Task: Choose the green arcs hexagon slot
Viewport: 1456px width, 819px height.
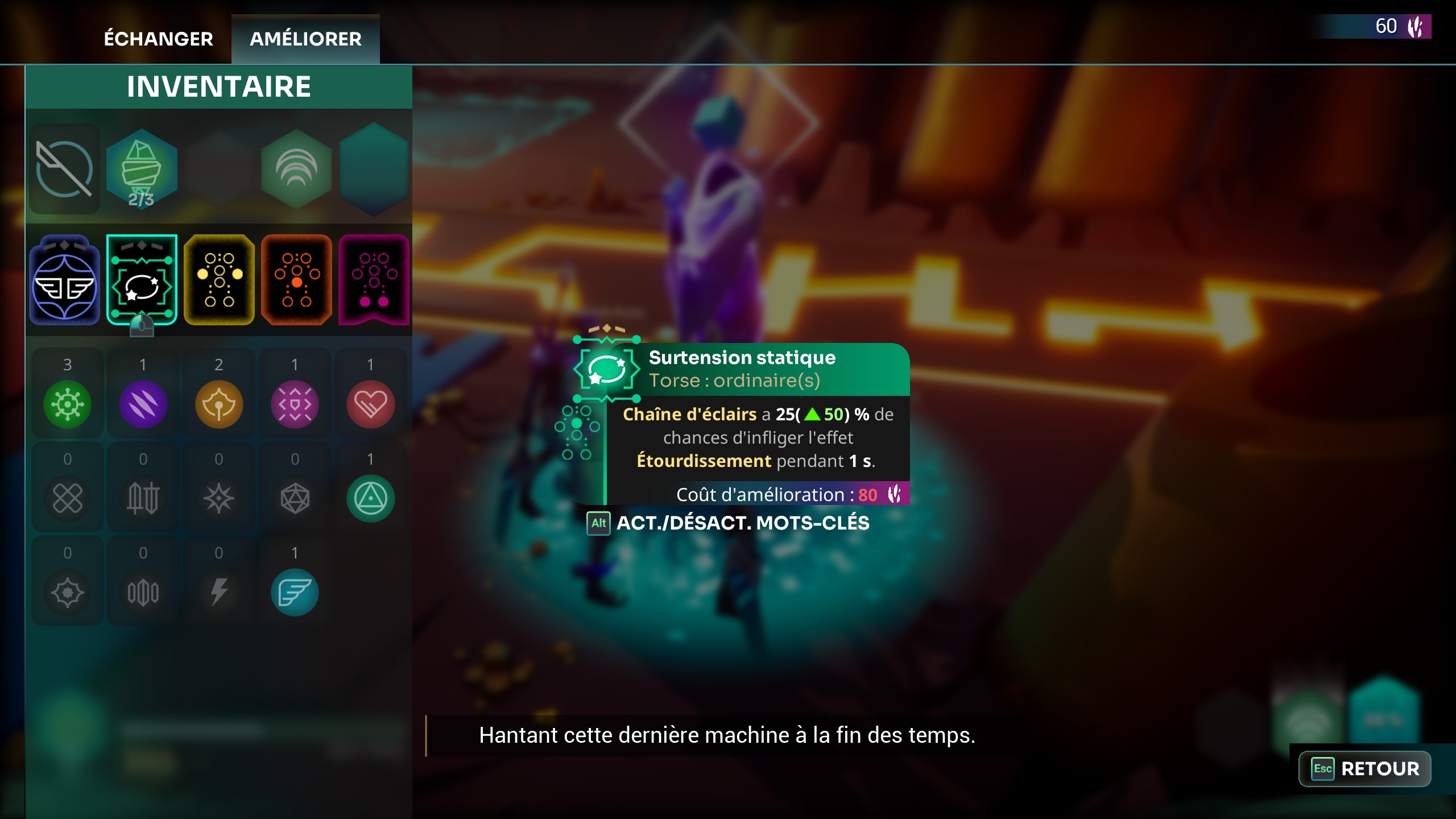Action: coord(296,169)
